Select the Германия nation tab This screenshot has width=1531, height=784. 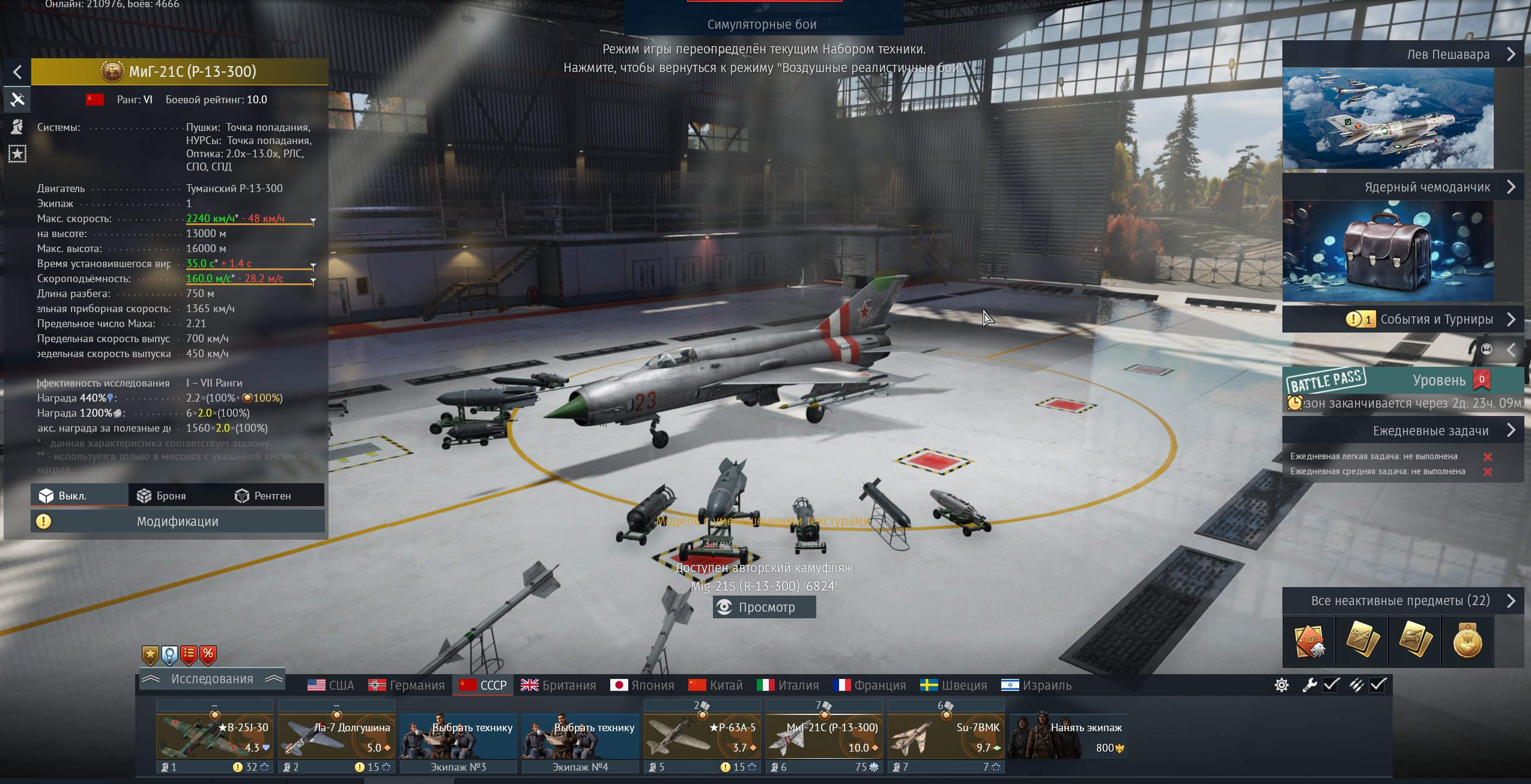(407, 685)
